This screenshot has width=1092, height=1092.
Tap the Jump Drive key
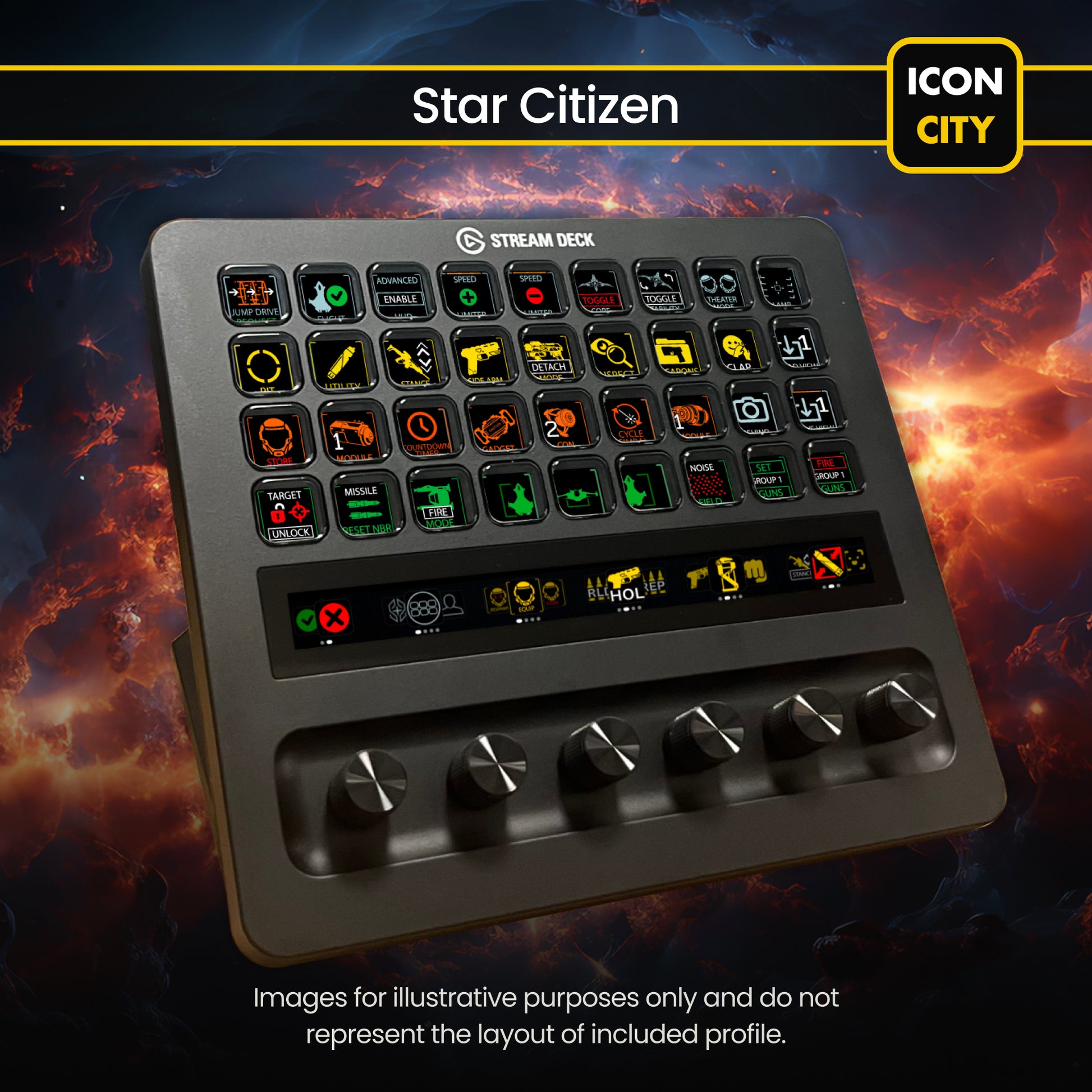coord(253,296)
